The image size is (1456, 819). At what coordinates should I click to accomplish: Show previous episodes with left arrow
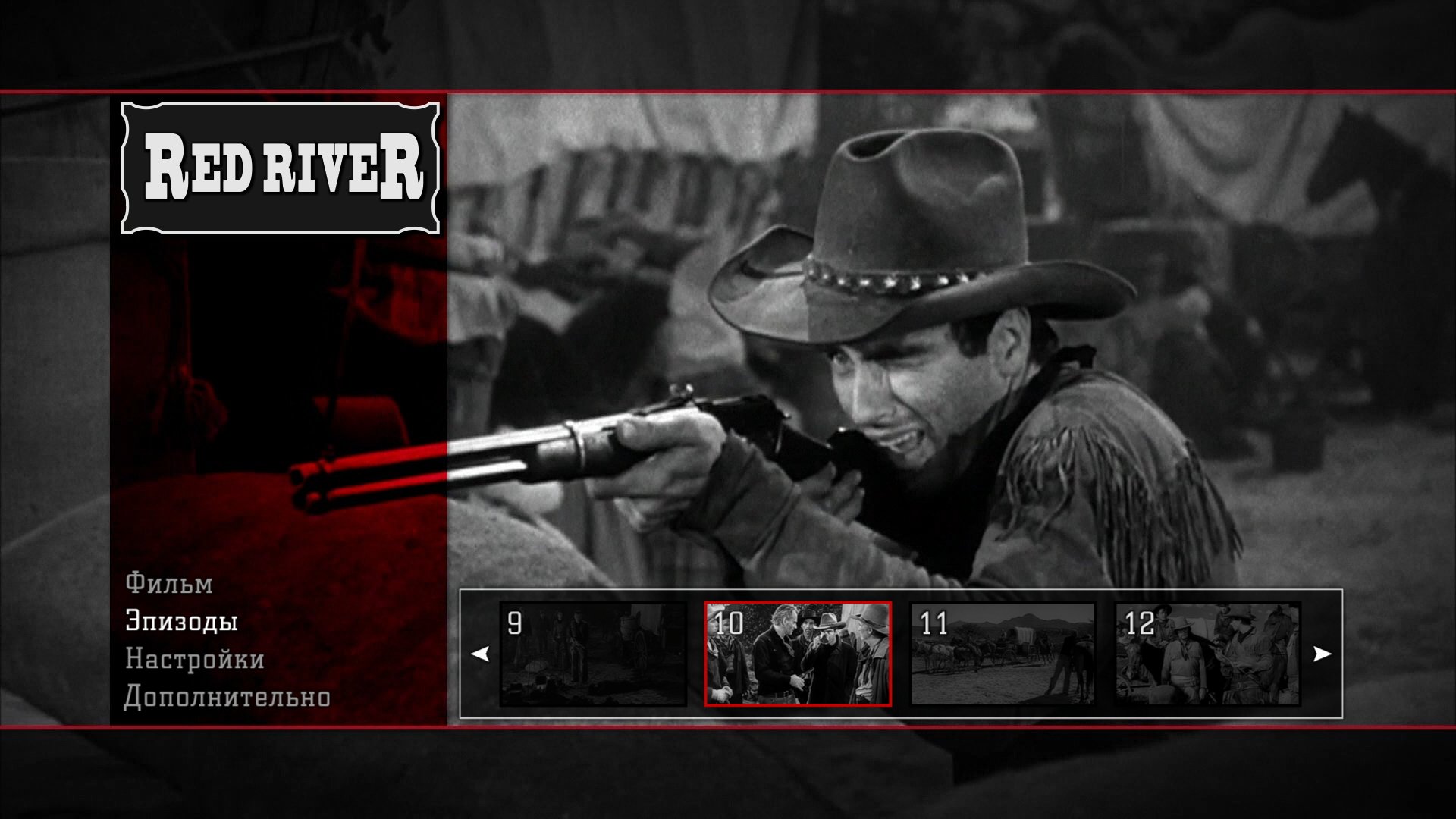[480, 654]
